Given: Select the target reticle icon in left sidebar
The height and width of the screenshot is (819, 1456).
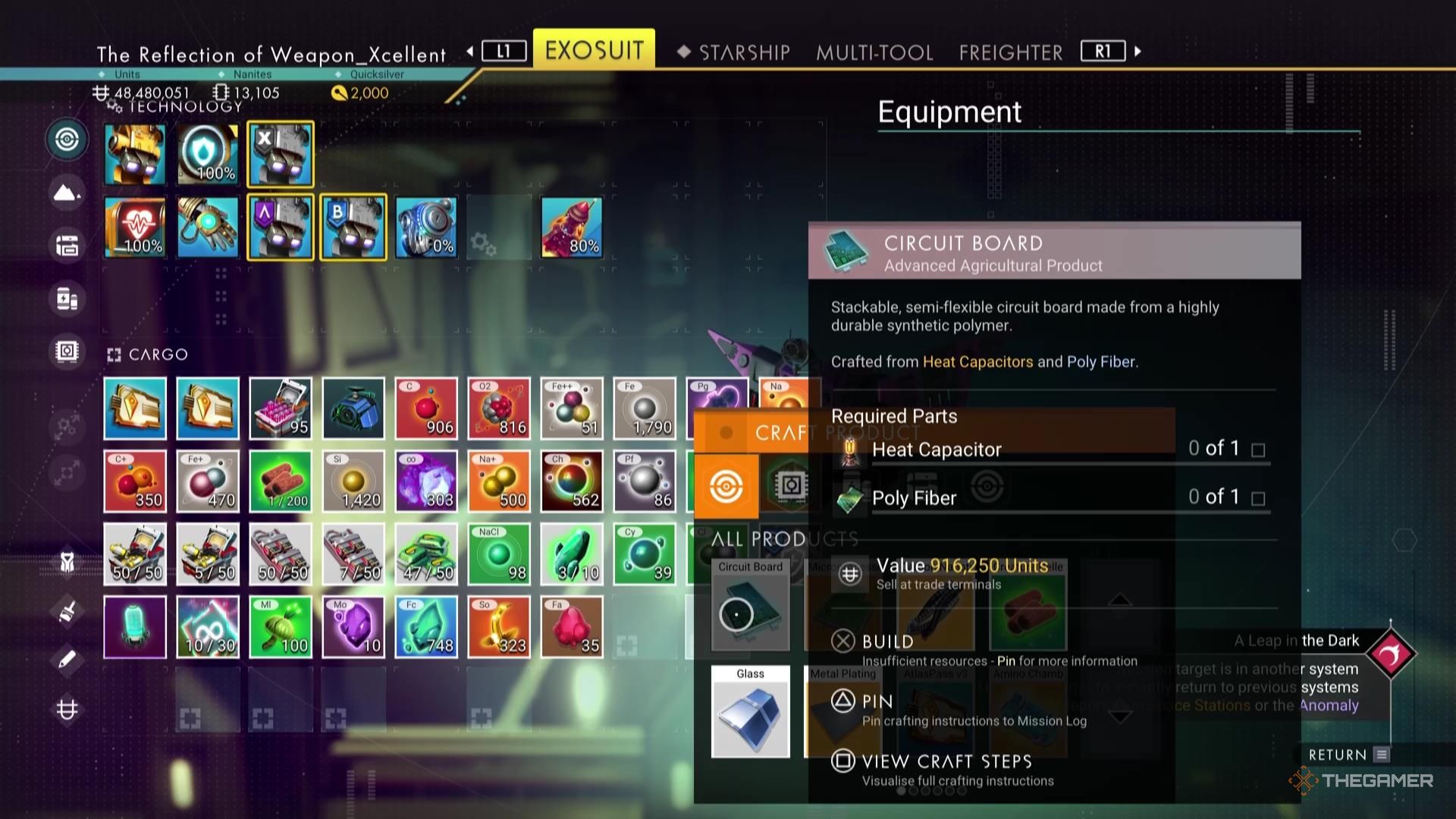Looking at the screenshot, I should pos(67,140).
